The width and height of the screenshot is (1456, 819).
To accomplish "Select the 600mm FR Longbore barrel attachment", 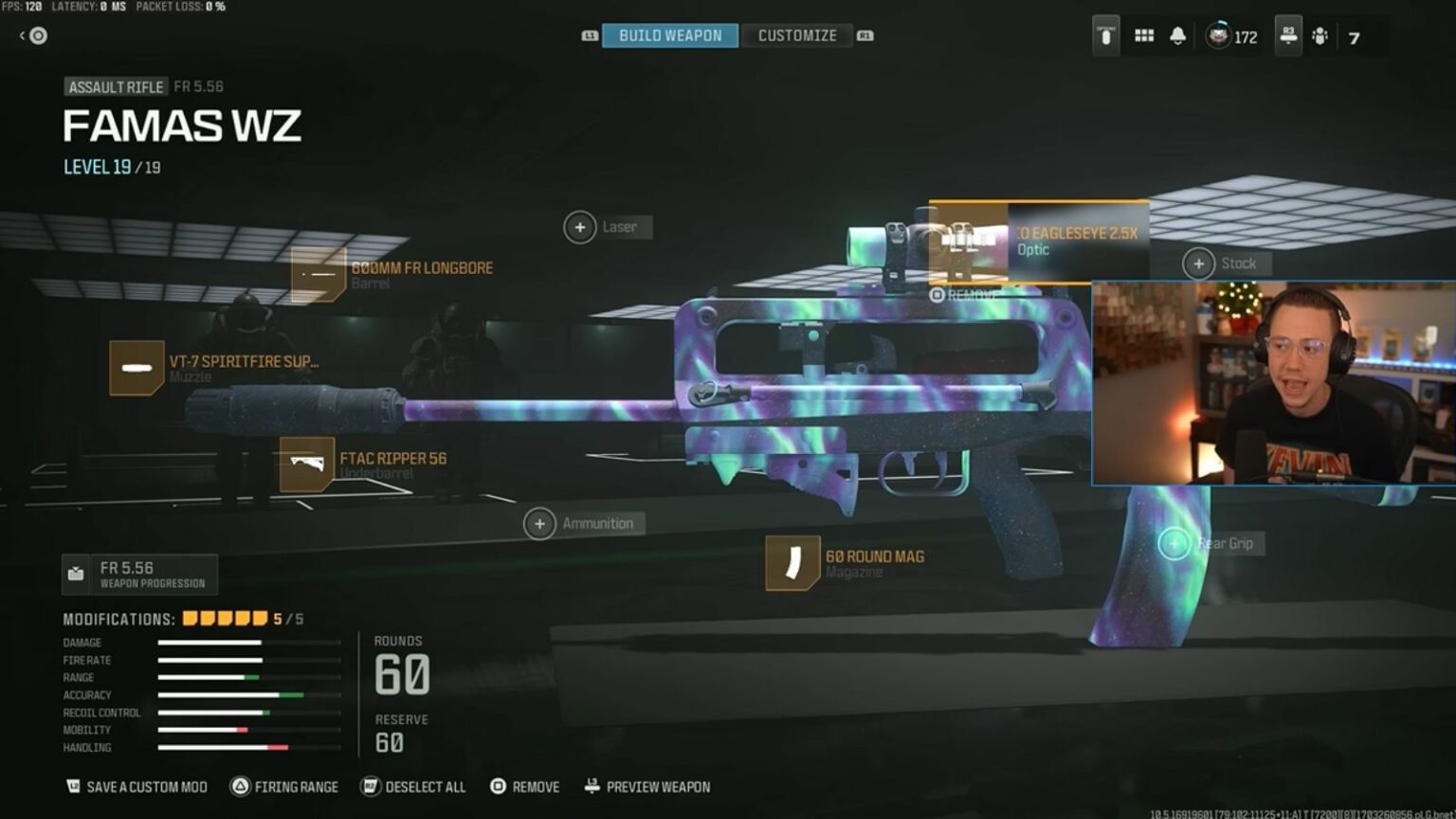I will click(x=317, y=274).
